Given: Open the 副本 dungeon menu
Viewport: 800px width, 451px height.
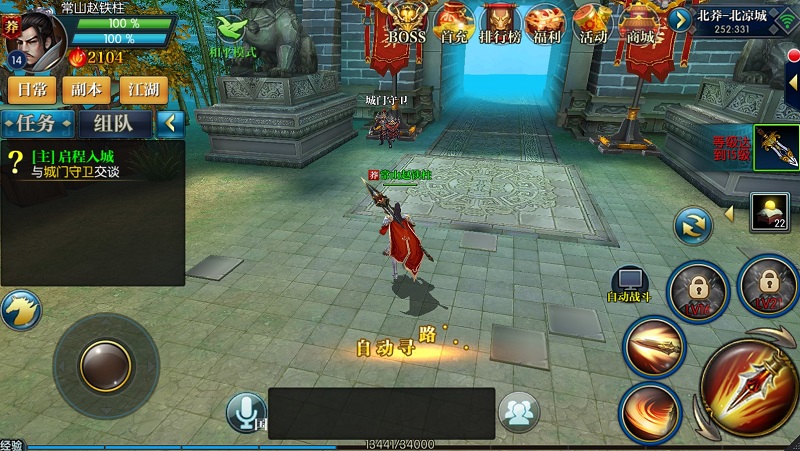Looking at the screenshot, I should tap(89, 89).
